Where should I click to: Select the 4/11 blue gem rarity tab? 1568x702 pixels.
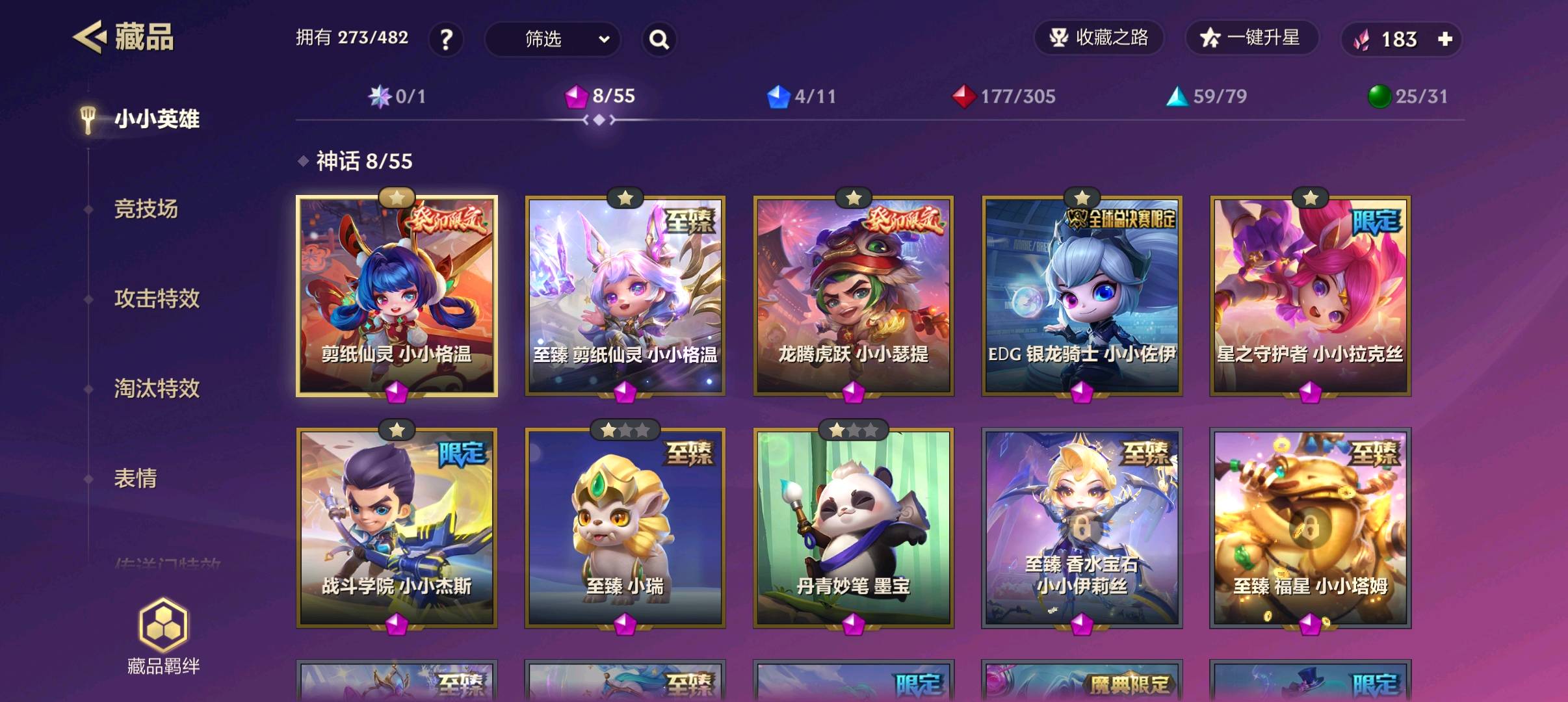click(802, 97)
